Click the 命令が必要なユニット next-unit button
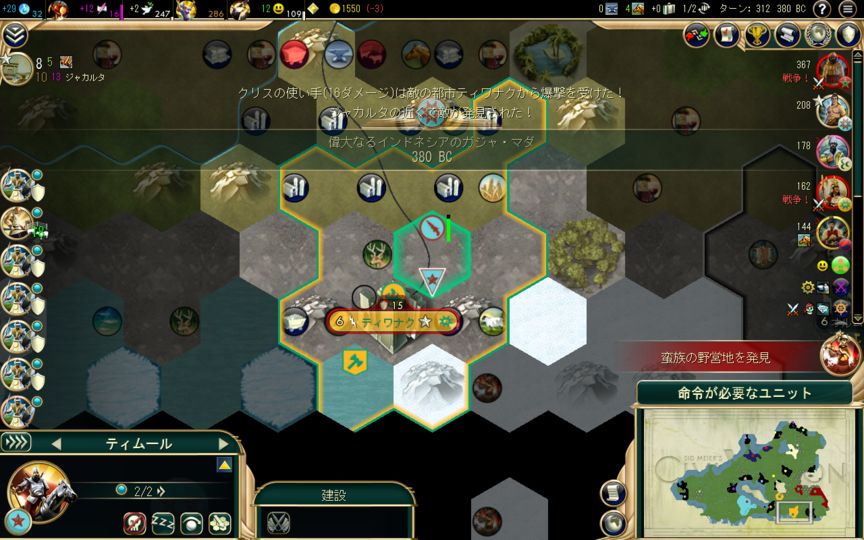 [x=744, y=393]
